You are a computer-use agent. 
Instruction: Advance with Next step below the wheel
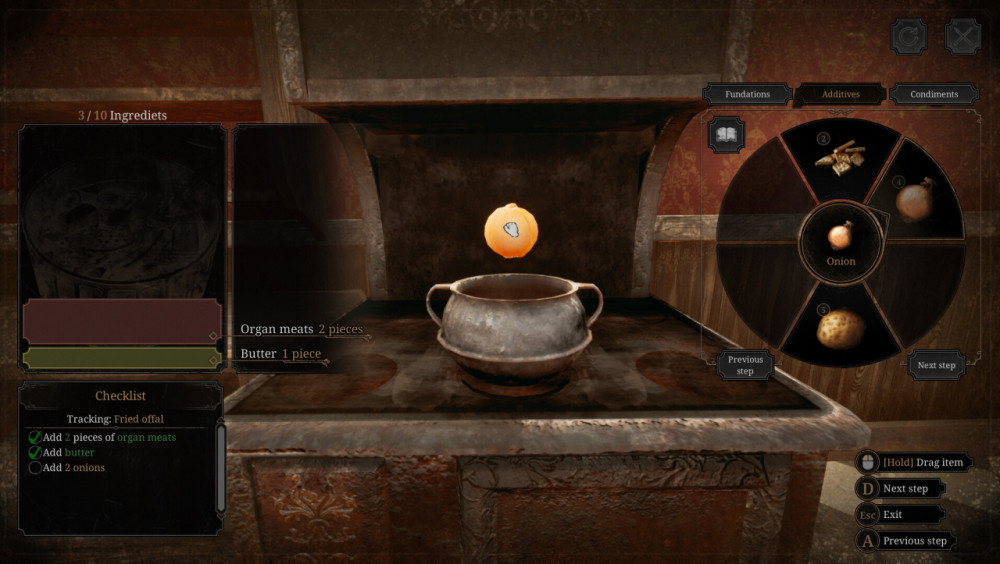coord(936,365)
